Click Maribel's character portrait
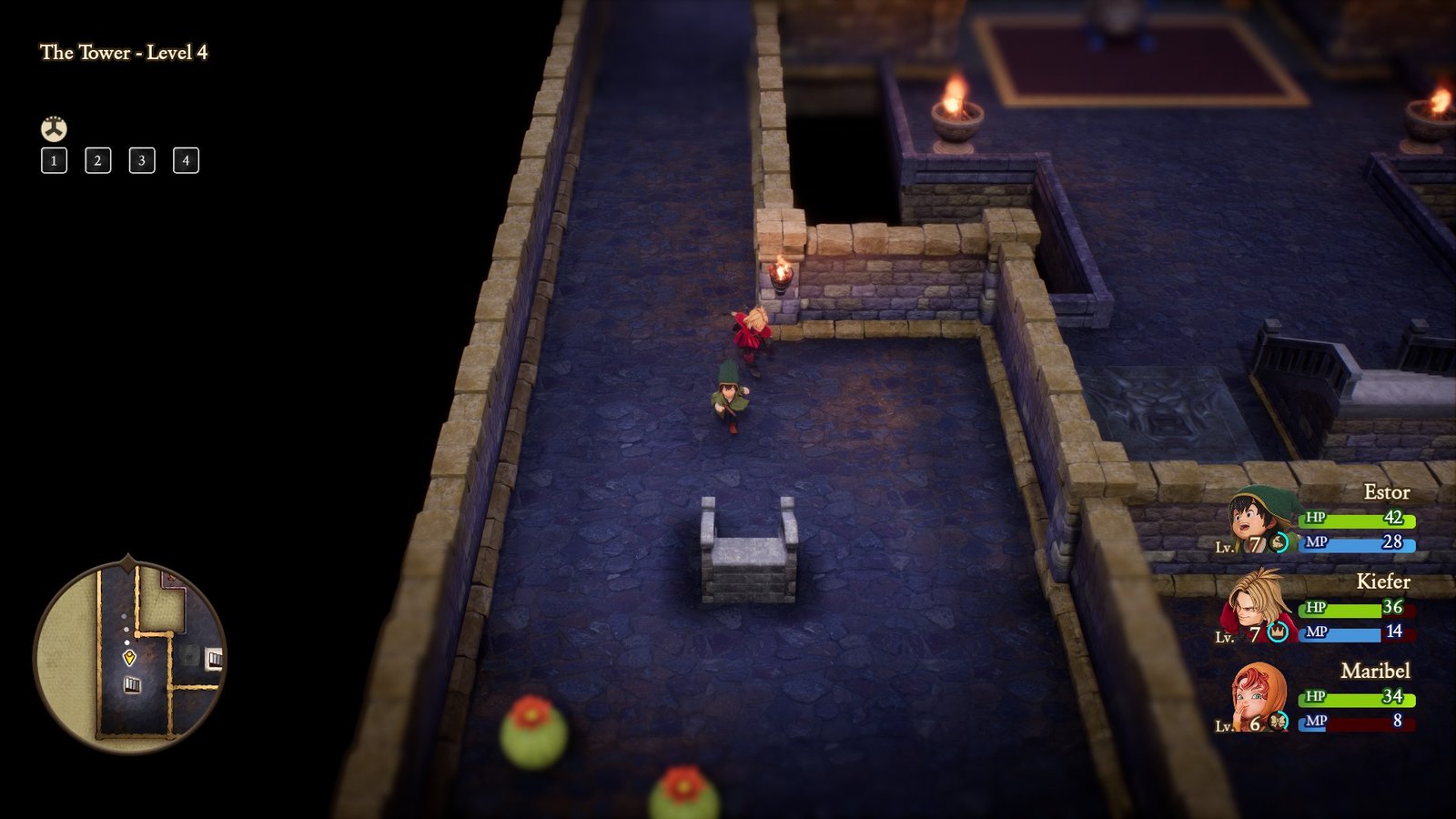The image size is (1456, 819). click(1254, 696)
